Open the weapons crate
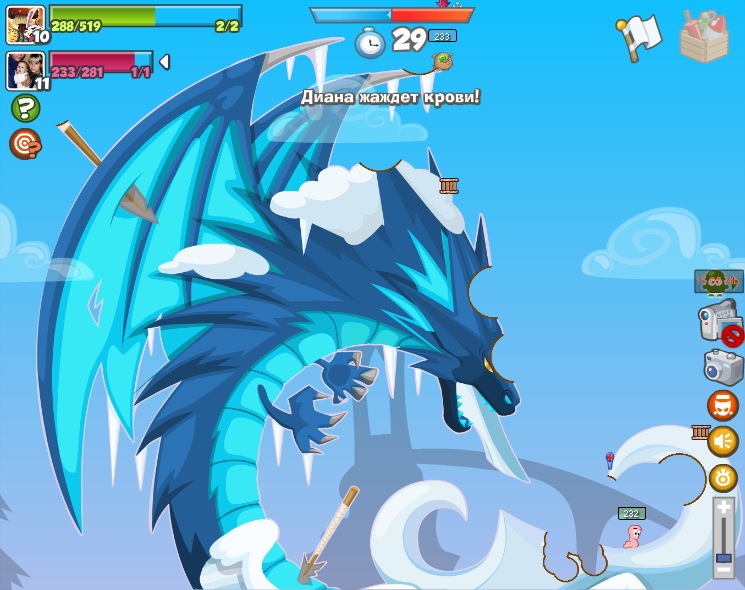745x590 pixels. (704, 37)
